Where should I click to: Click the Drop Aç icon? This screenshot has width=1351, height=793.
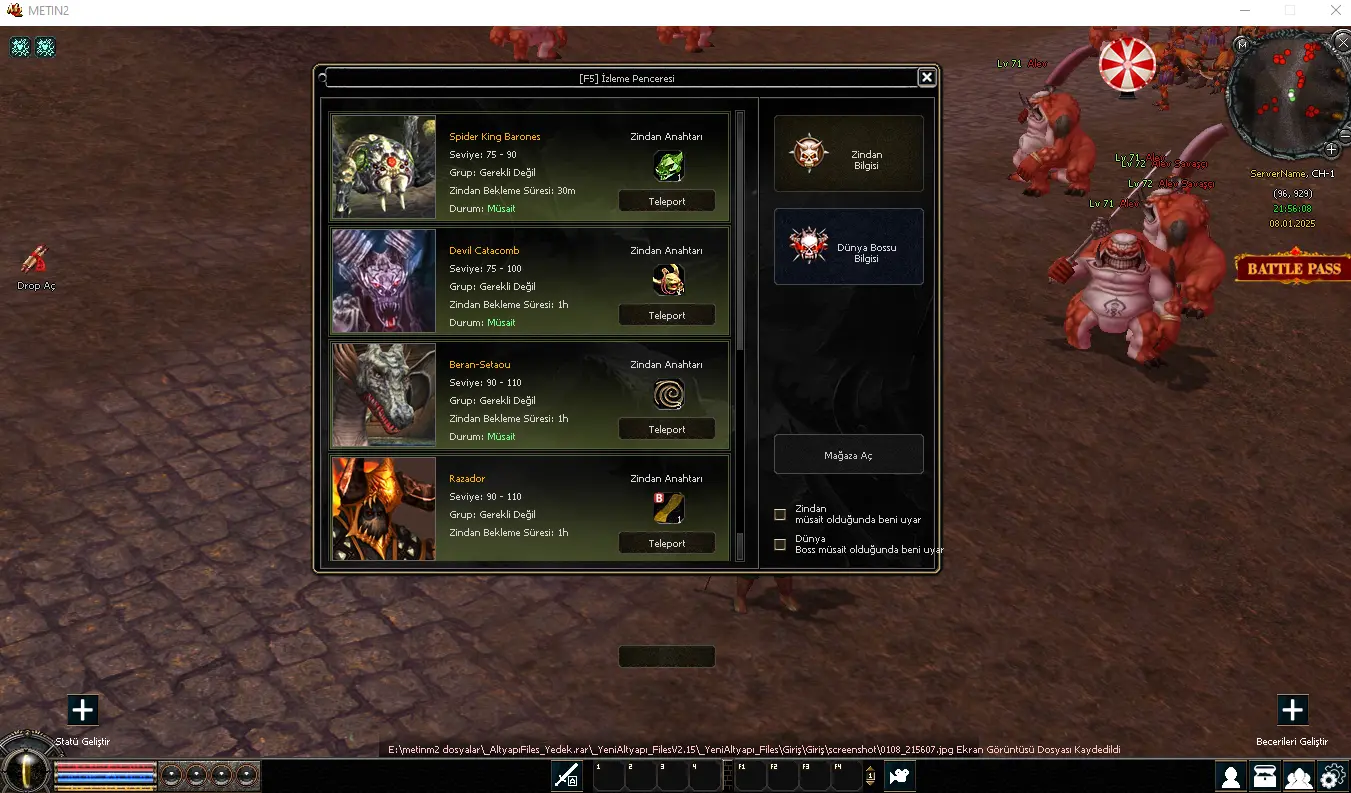pyautogui.click(x=35, y=261)
